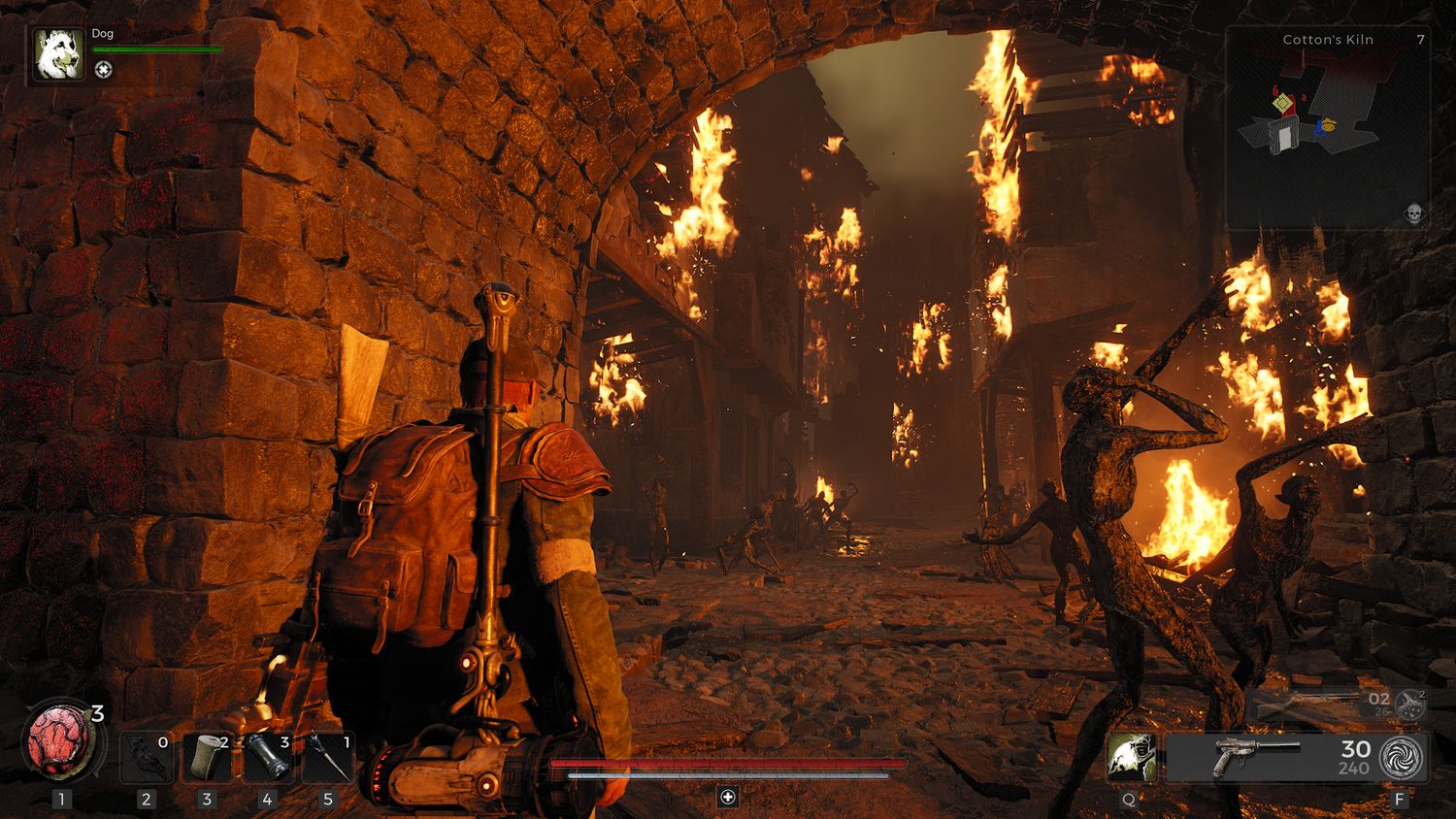1456x819 pixels.
Task: Activate the glowing green character skill icon
Action: 1132,757
